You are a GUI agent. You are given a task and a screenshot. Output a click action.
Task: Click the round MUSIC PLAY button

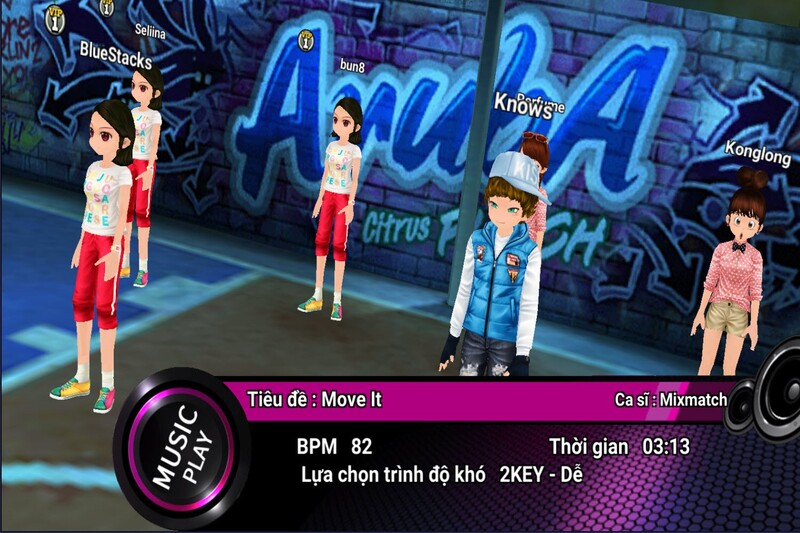click(x=179, y=448)
